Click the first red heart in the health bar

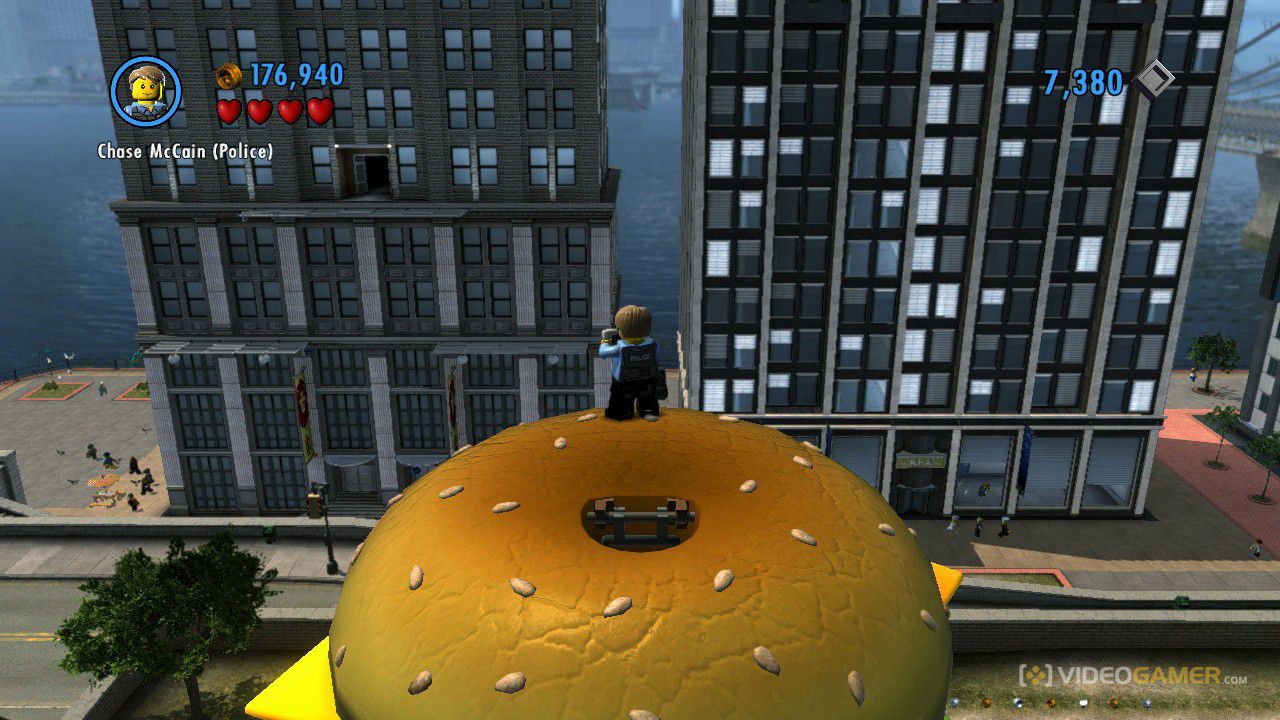[x=230, y=112]
